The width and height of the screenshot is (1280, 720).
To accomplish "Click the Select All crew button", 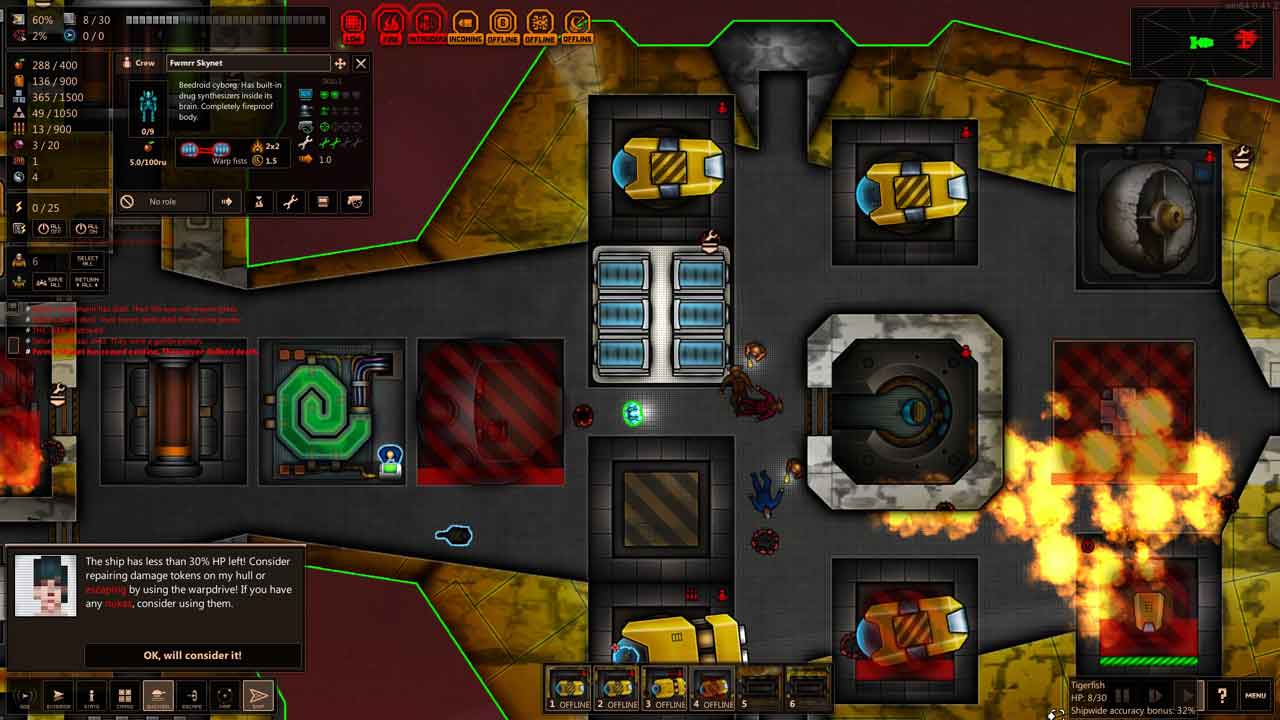I will (88, 261).
